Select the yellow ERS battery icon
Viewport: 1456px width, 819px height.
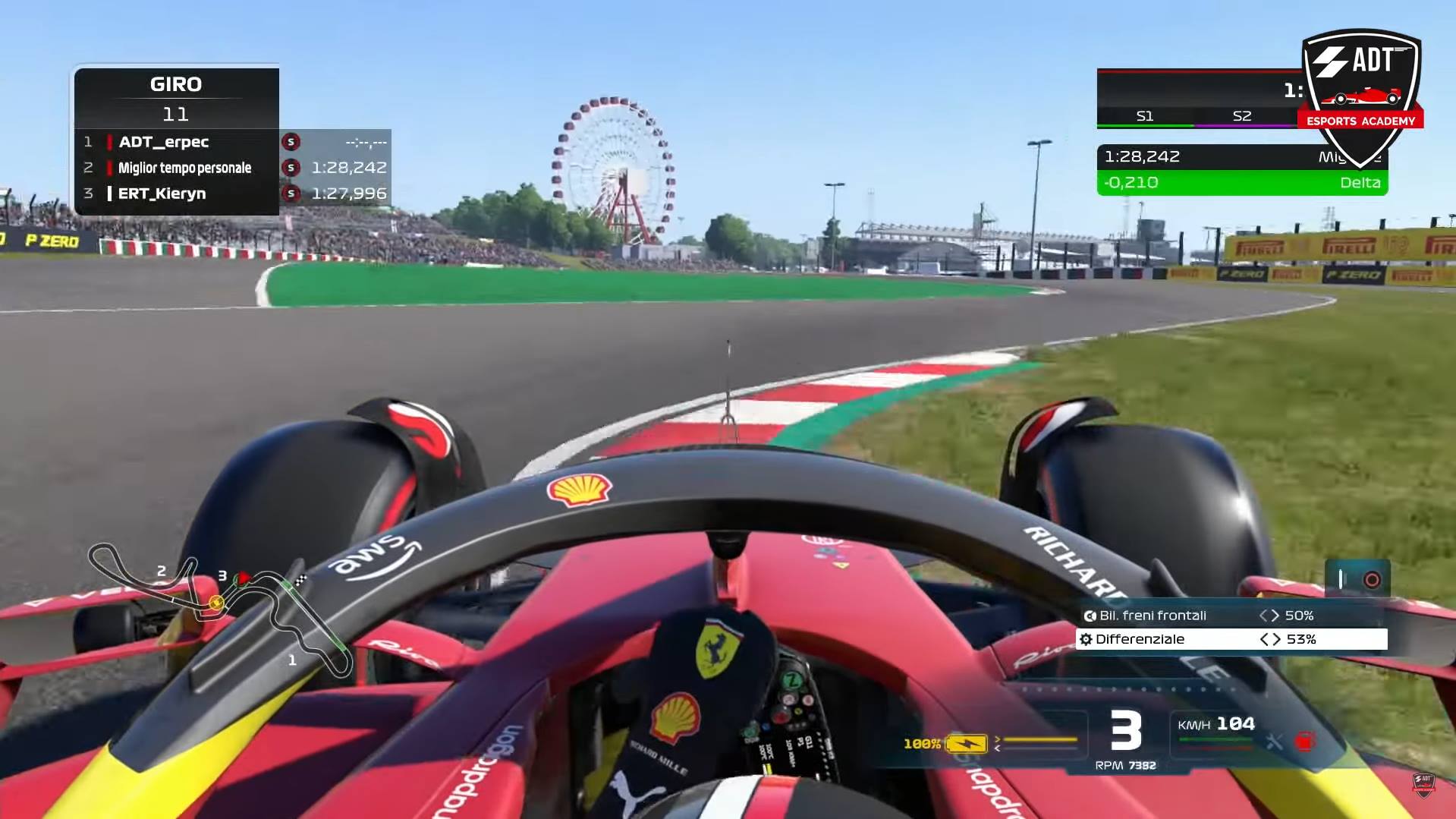point(966,742)
